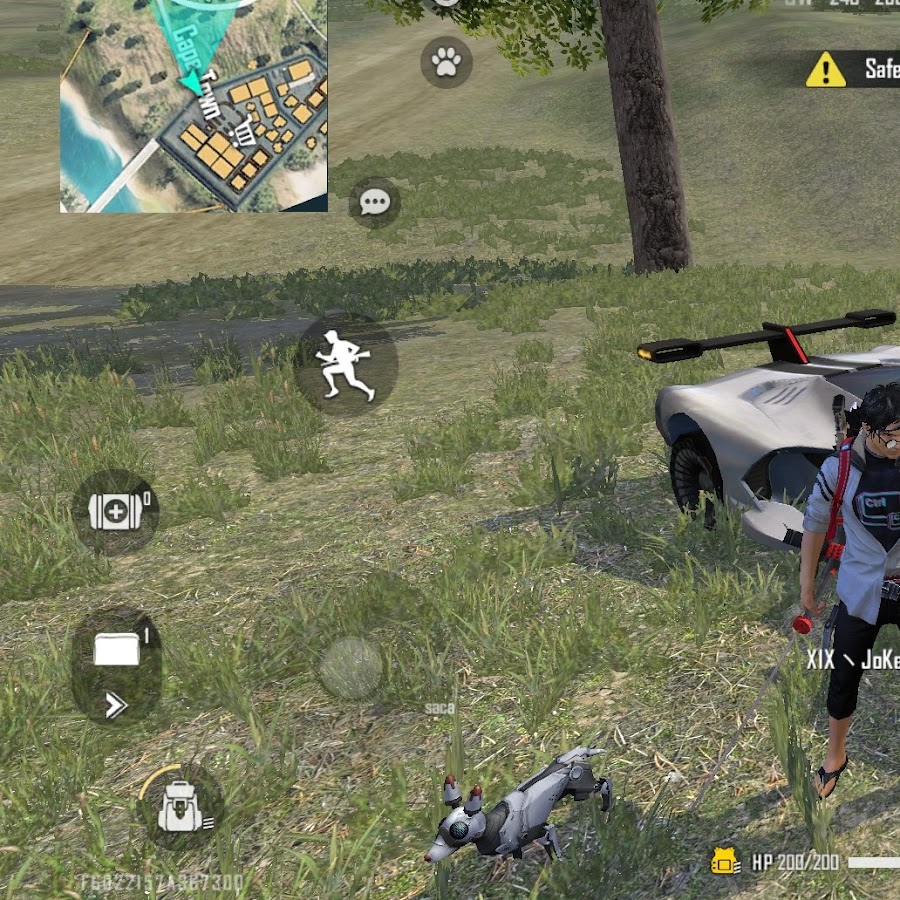Use the medkit button
Viewport: 900px width, 900px height.
[x=115, y=513]
